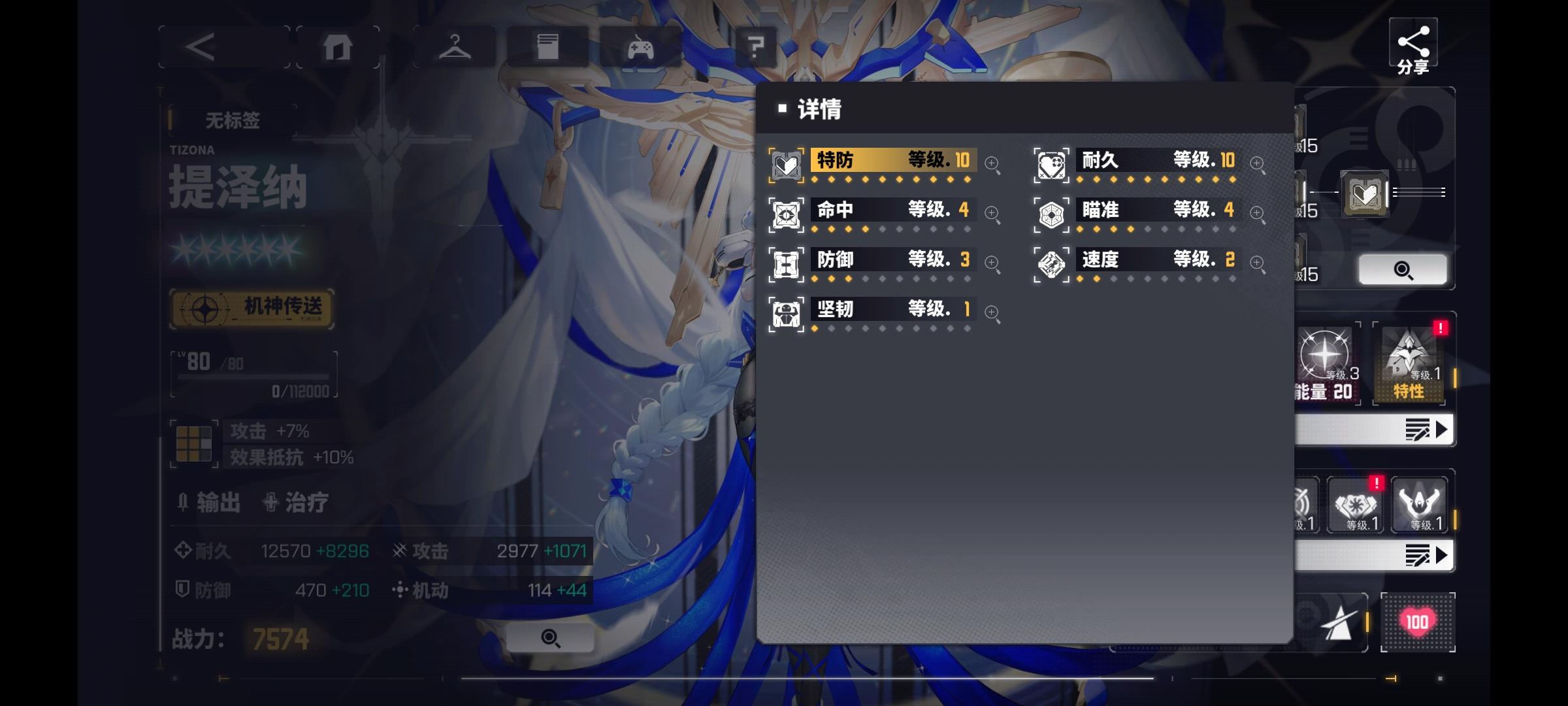1568x706 pixels.
Task: Click the home icon in the top bar
Action: click(x=338, y=47)
